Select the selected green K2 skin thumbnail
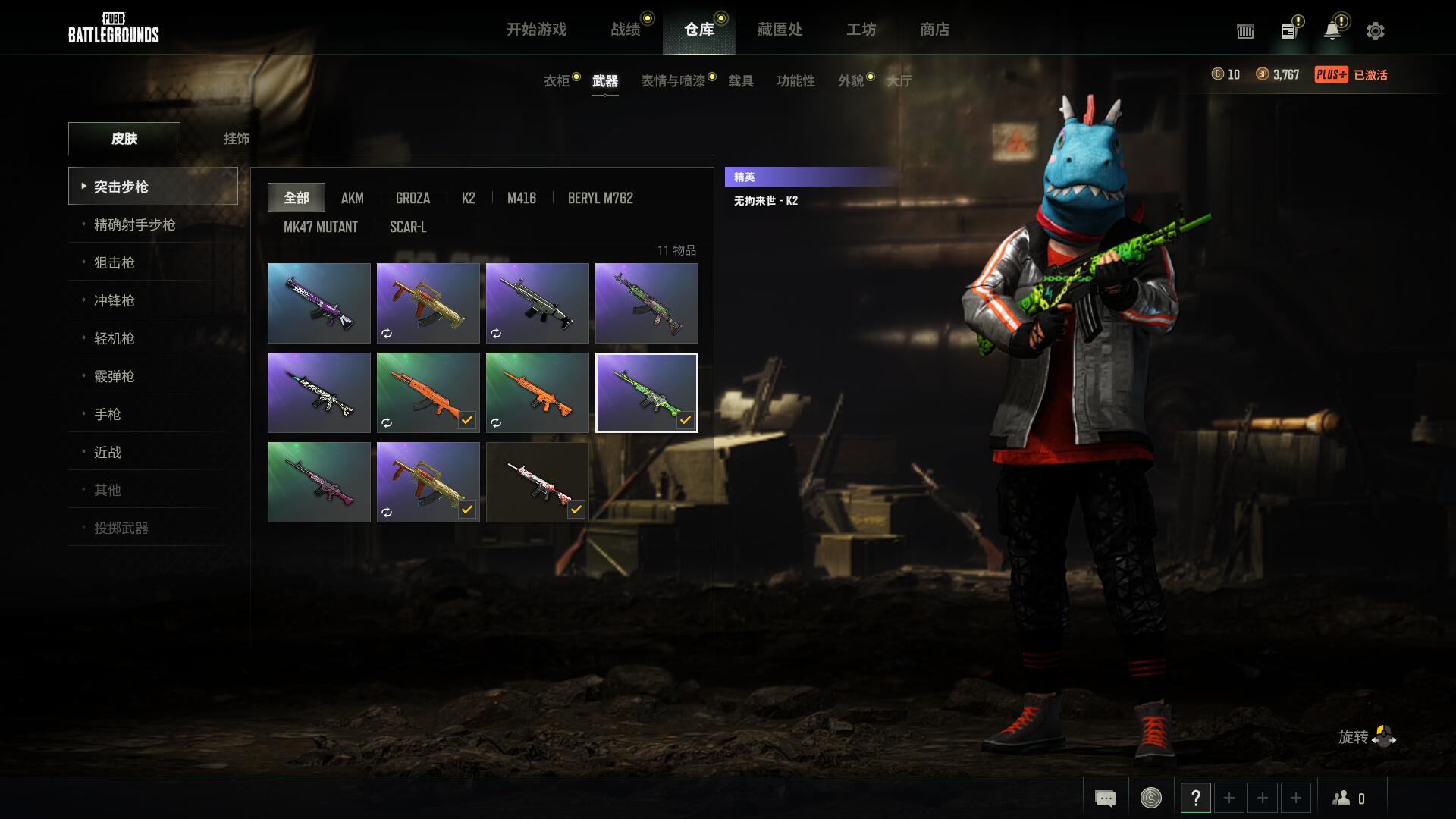Image resolution: width=1456 pixels, height=819 pixels. tap(647, 392)
